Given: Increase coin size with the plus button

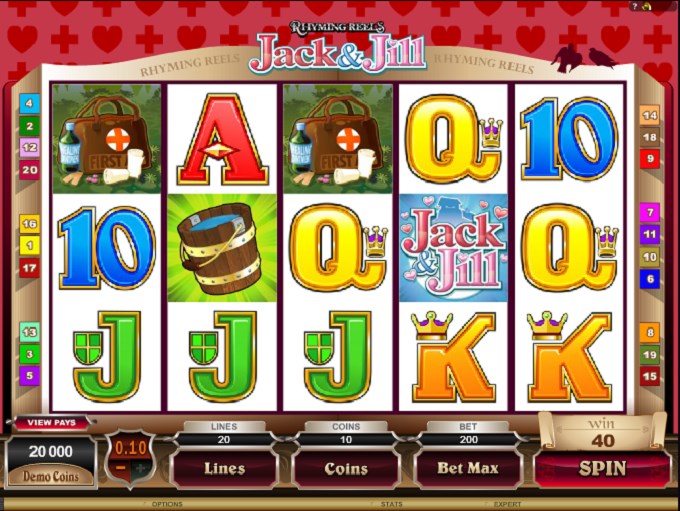Looking at the screenshot, I should (142, 469).
